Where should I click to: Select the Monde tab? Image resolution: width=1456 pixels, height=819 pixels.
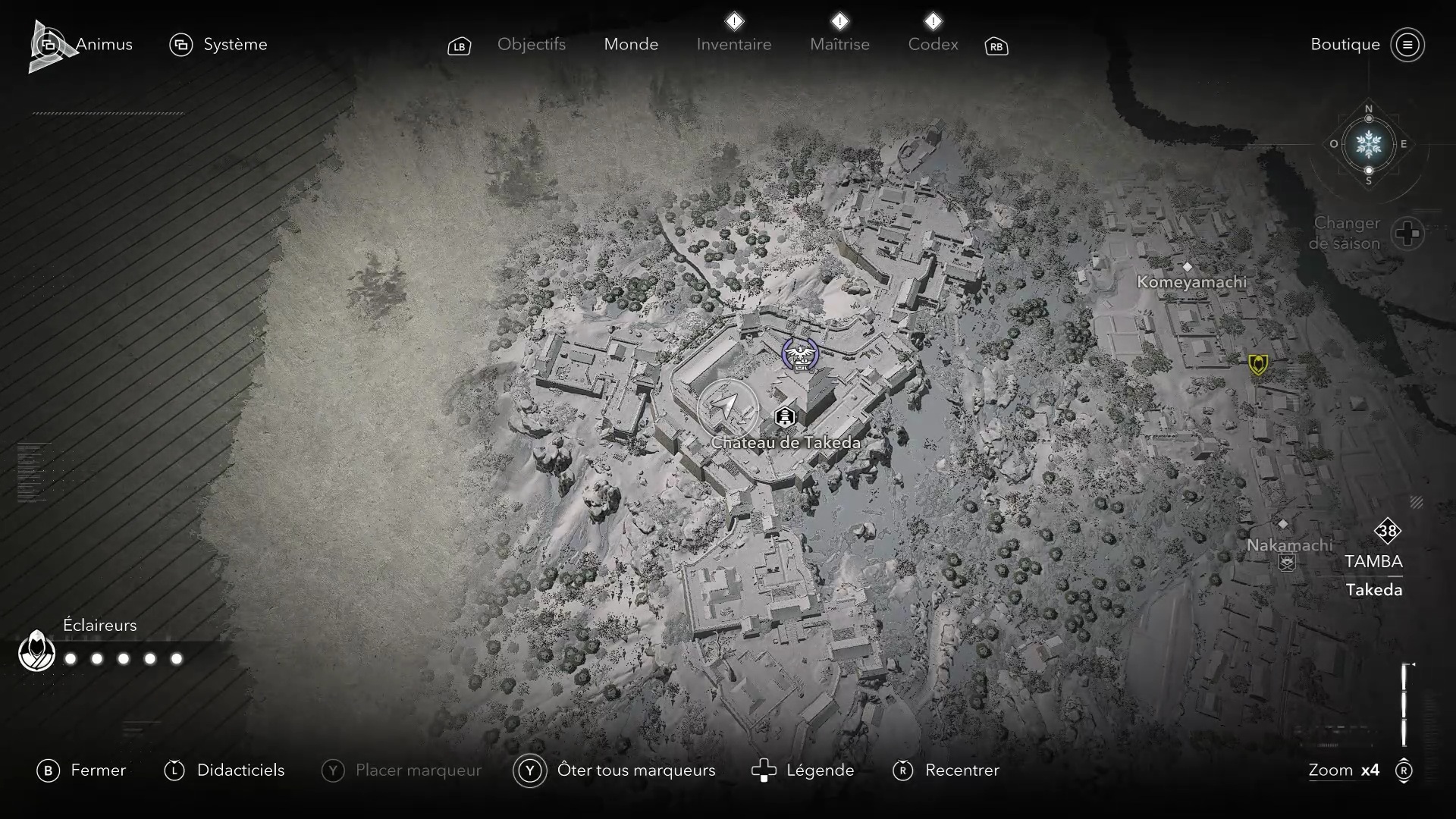point(631,45)
